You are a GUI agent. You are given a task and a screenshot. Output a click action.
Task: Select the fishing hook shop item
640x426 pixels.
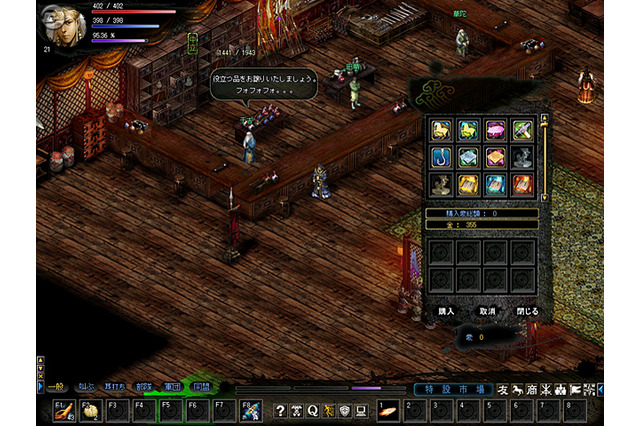coord(443,157)
